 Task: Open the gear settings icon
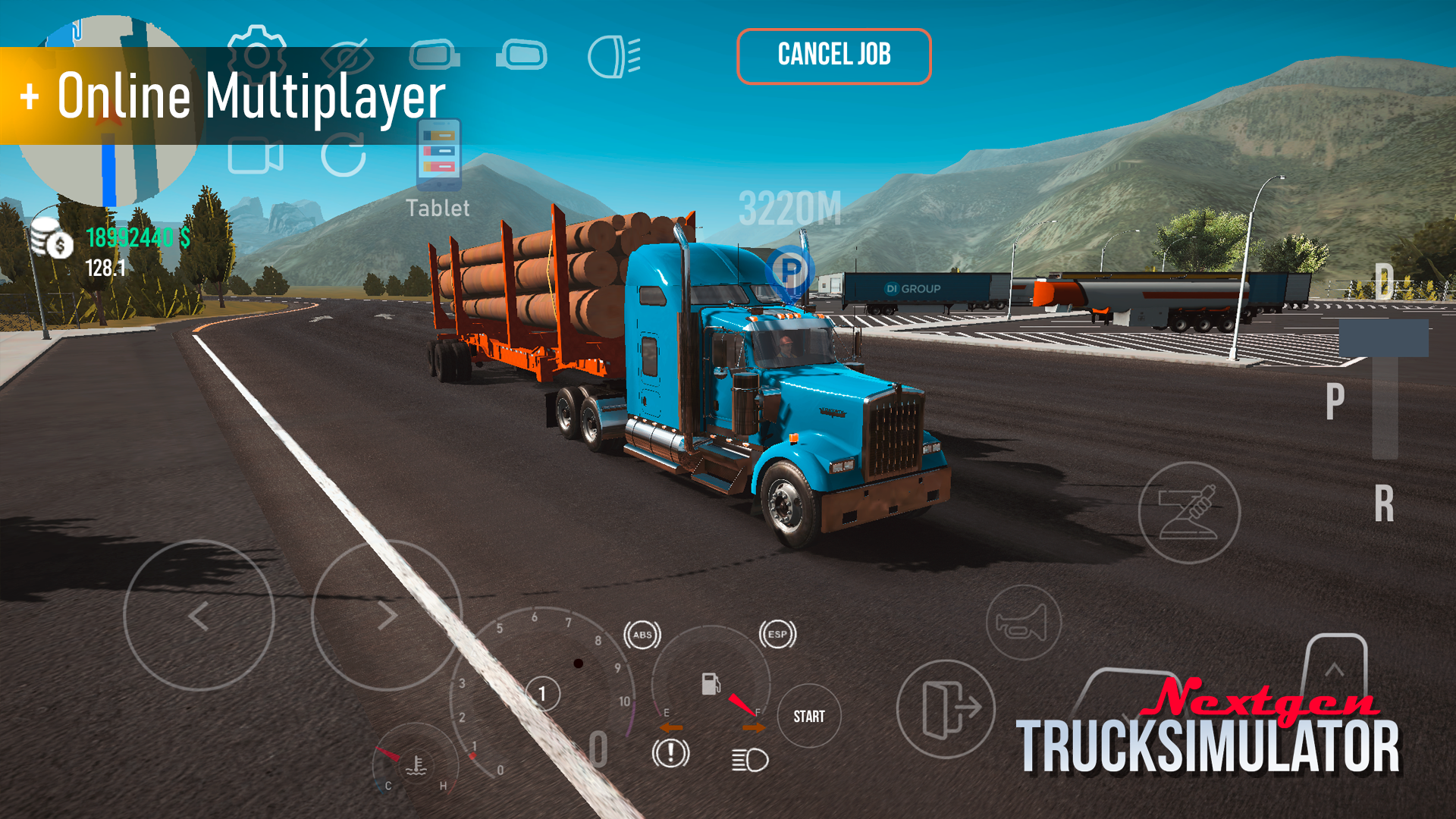pyautogui.click(x=256, y=53)
